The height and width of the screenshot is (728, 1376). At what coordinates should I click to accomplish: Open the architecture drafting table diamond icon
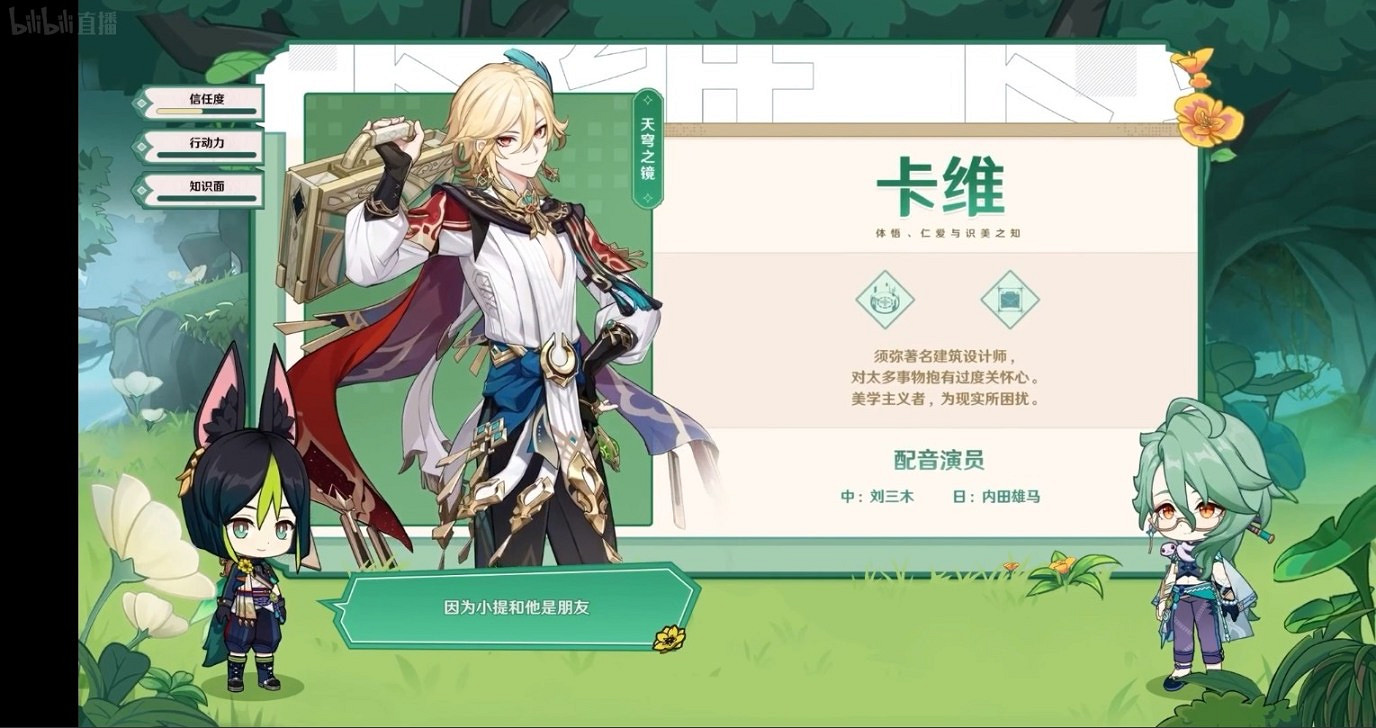coord(885,300)
